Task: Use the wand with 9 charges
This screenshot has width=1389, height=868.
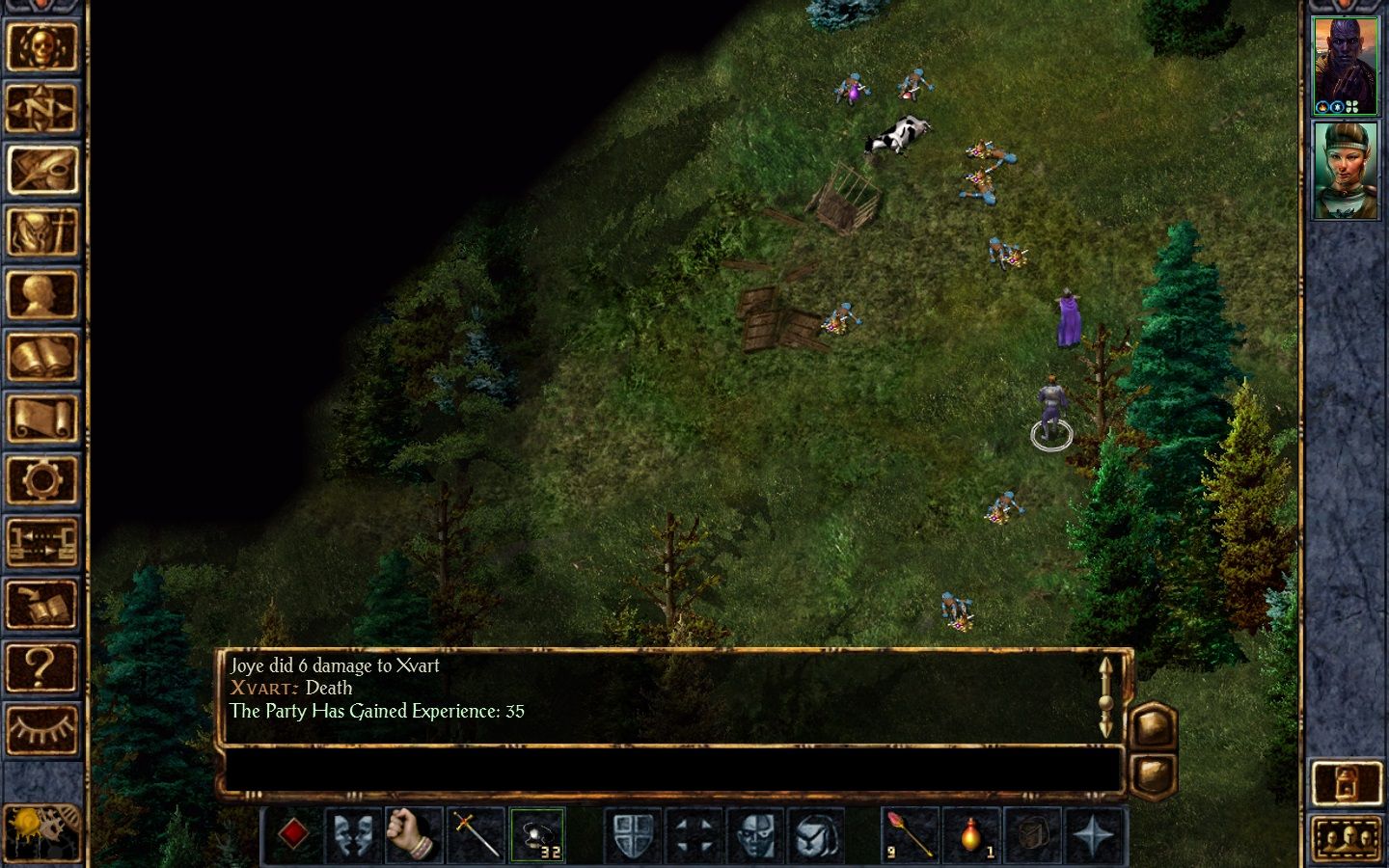Action: click(x=910, y=834)
